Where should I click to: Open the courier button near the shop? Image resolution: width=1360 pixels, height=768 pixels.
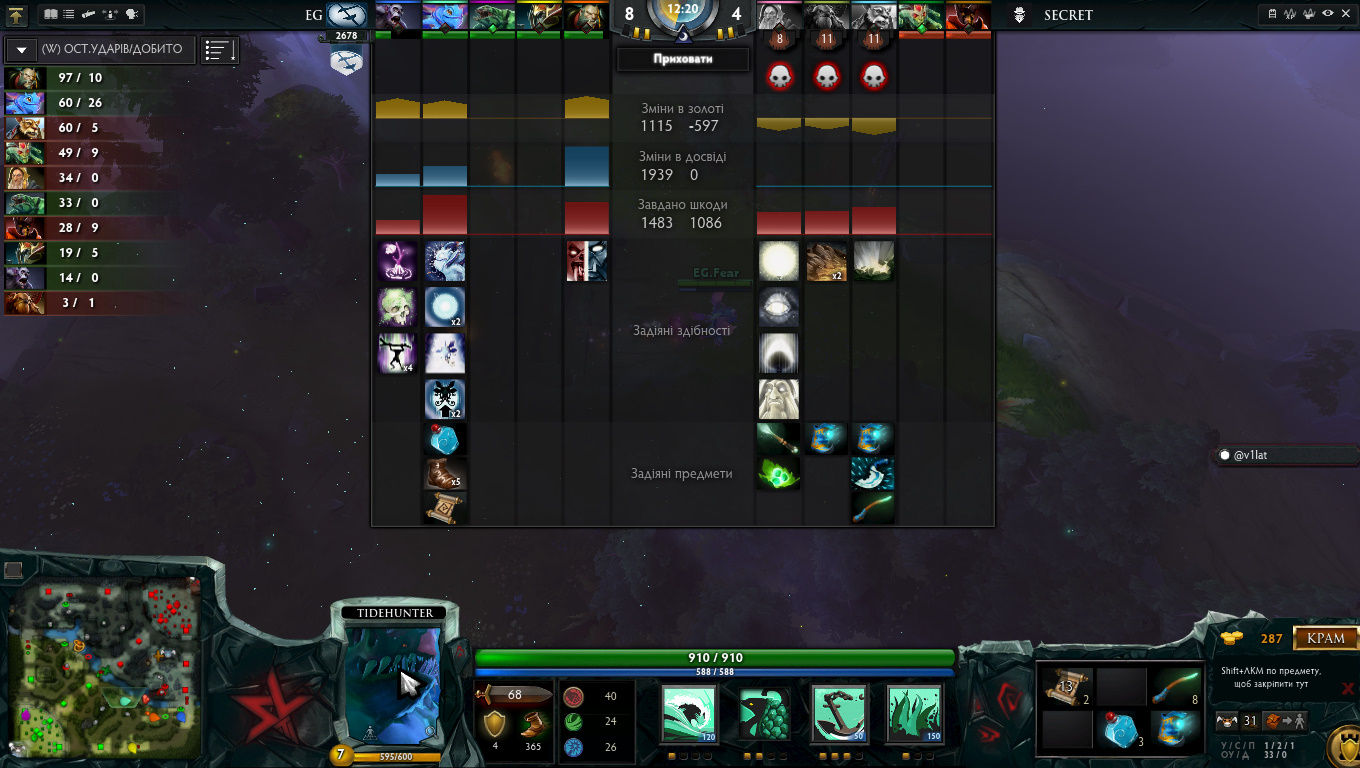(x=1227, y=721)
